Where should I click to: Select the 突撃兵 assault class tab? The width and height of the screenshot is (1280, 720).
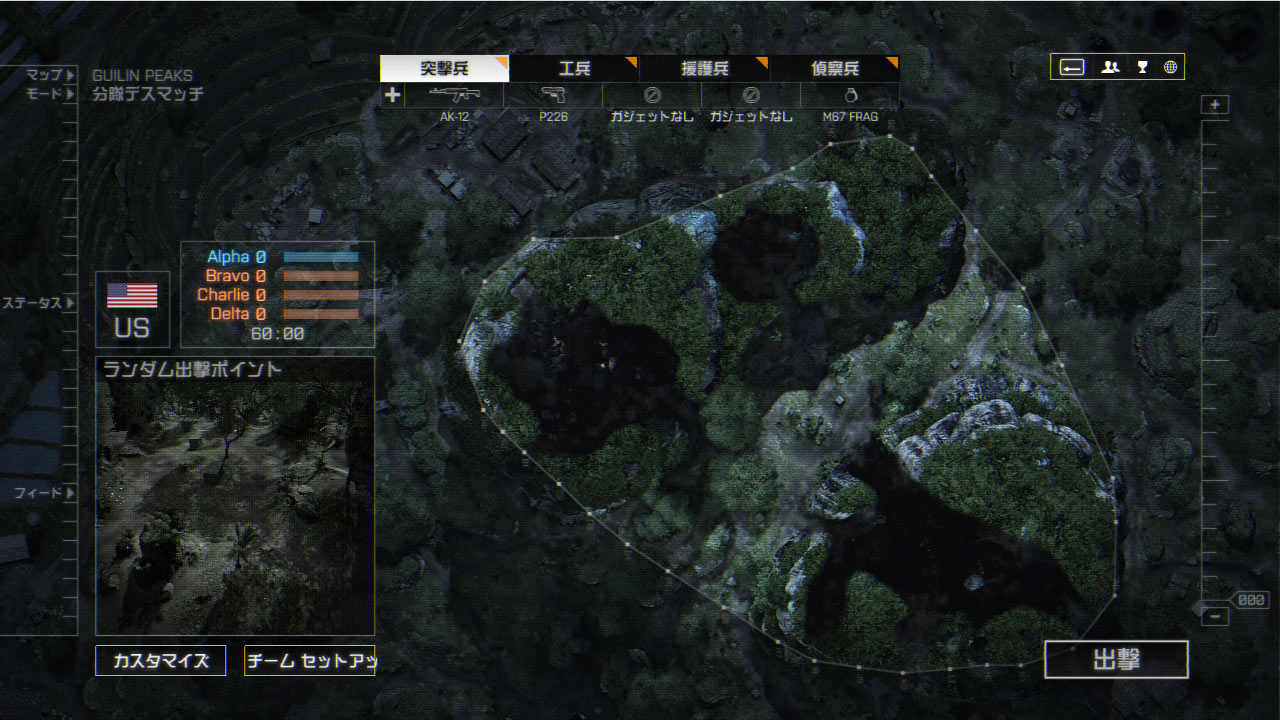coord(444,69)
